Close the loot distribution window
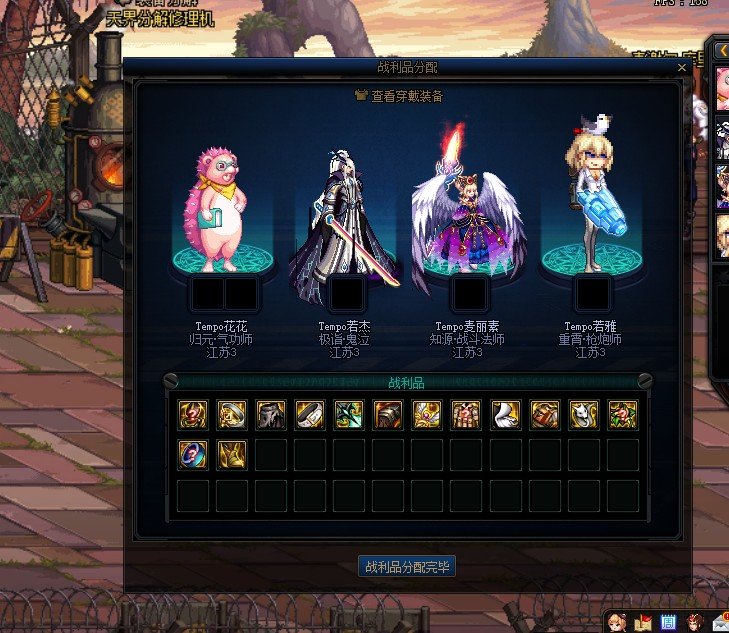Image resolution: width=729 pixels, height=633 pixels. [682, 68]
